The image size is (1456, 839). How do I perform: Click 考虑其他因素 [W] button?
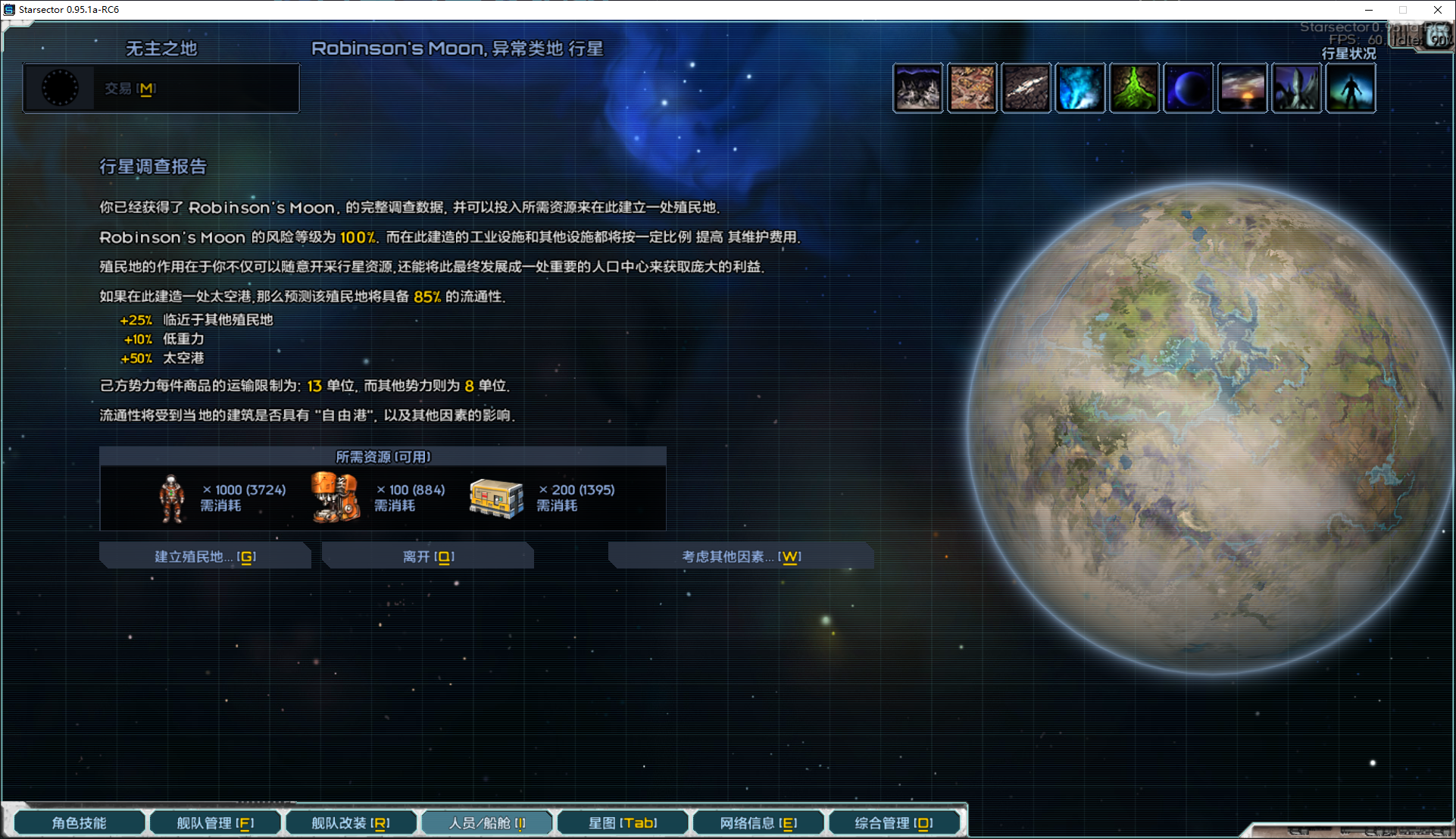[x=740, y=556]
